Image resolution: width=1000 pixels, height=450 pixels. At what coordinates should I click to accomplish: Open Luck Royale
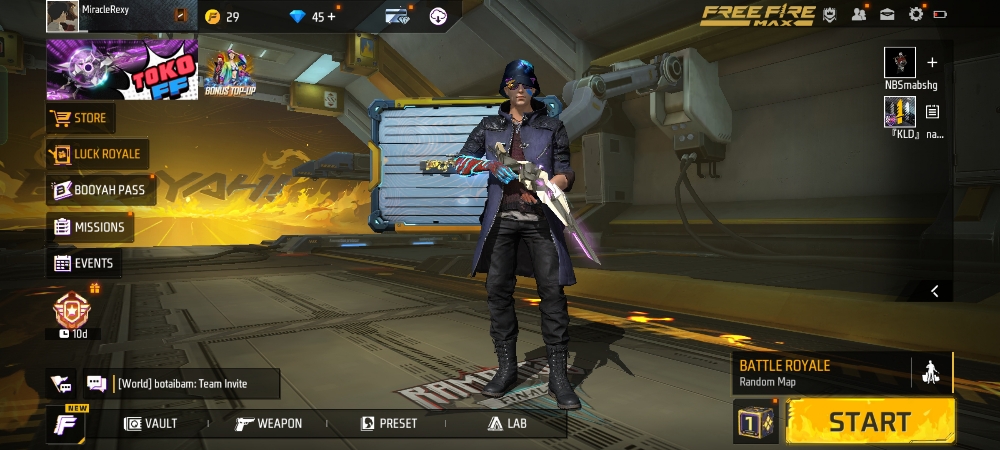point(96,155)
